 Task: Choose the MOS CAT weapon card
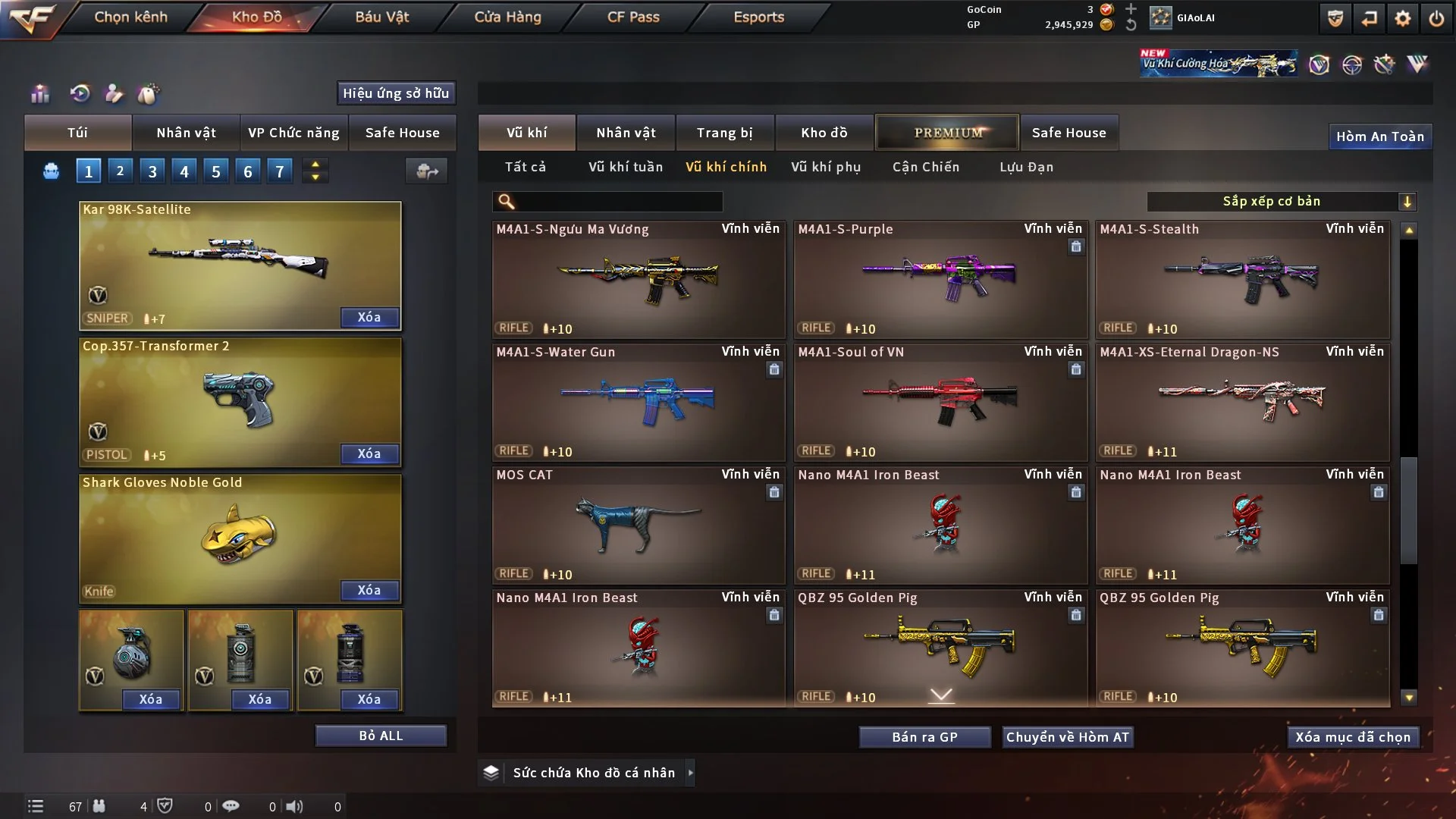pyautogui.click(x=639, y=525)
